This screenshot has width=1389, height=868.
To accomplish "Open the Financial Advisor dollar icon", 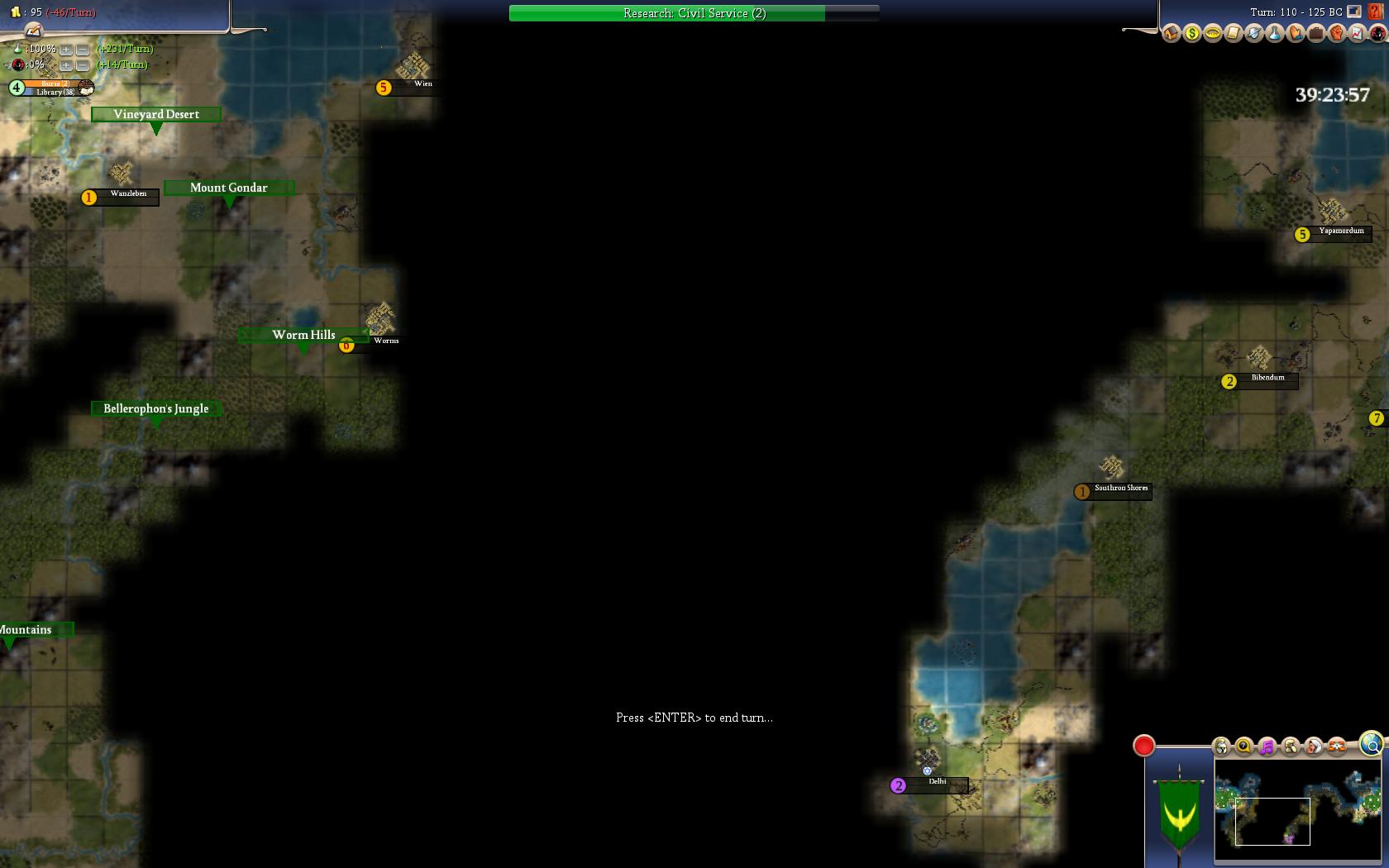I will click(x=1191, y=34).
